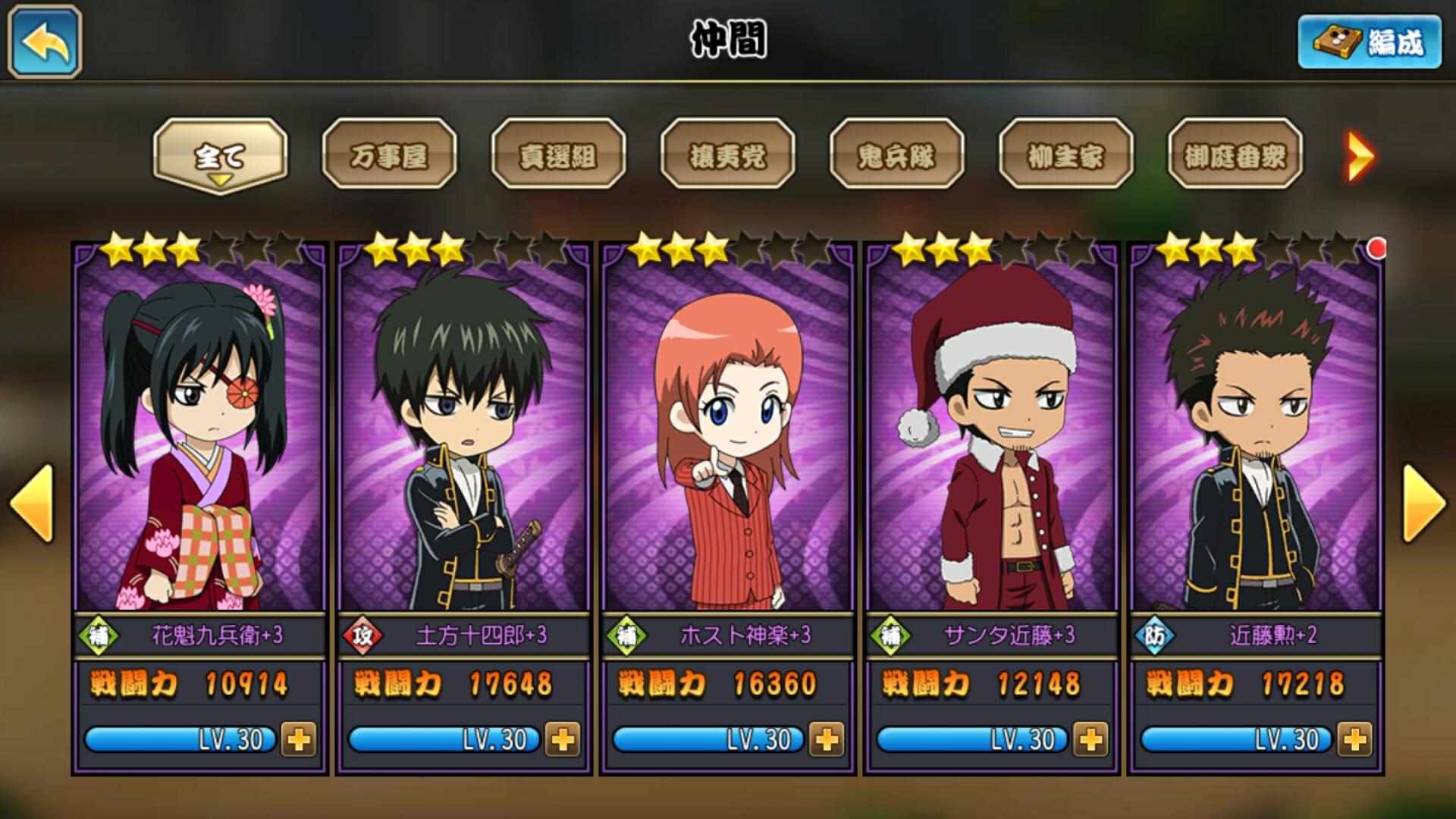View the 御庭番衆 tab
Screen dimensions: 1456x819
[1235, 155]
